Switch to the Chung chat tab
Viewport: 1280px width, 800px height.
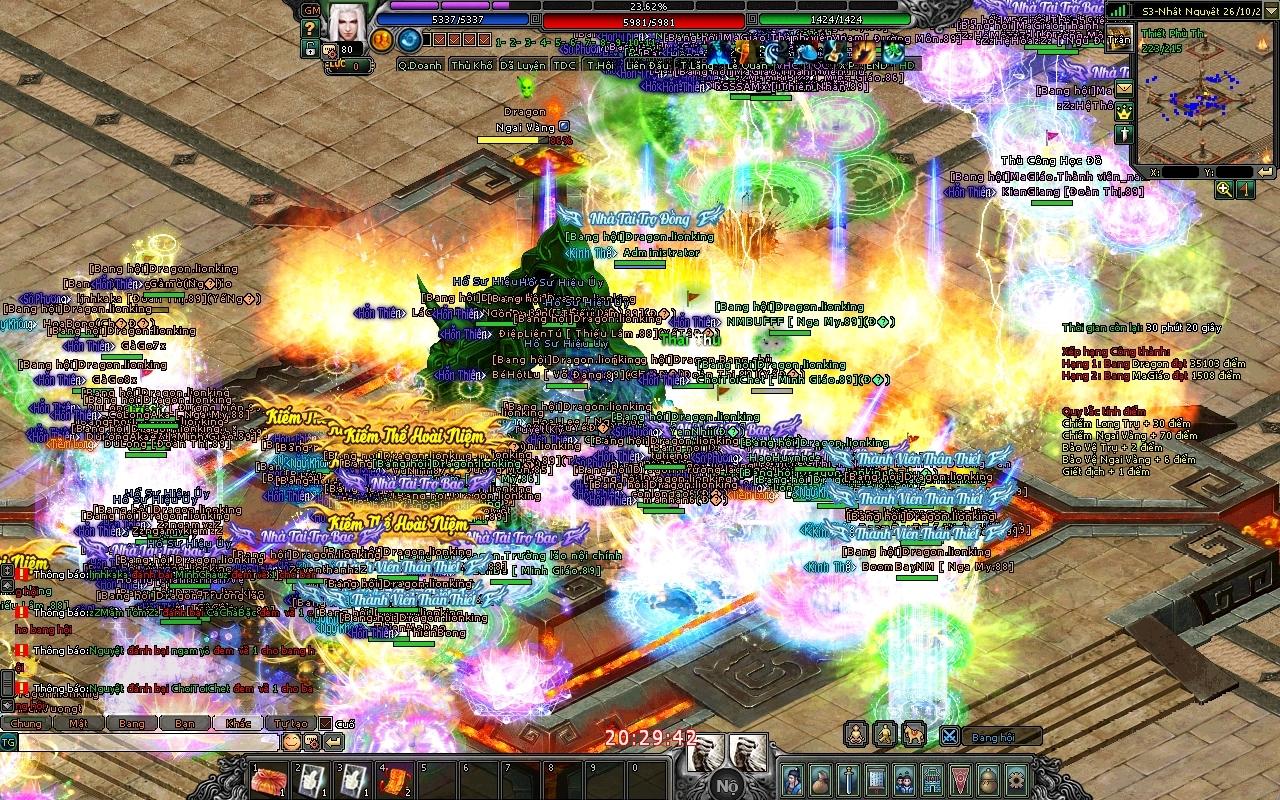point(27,723)
